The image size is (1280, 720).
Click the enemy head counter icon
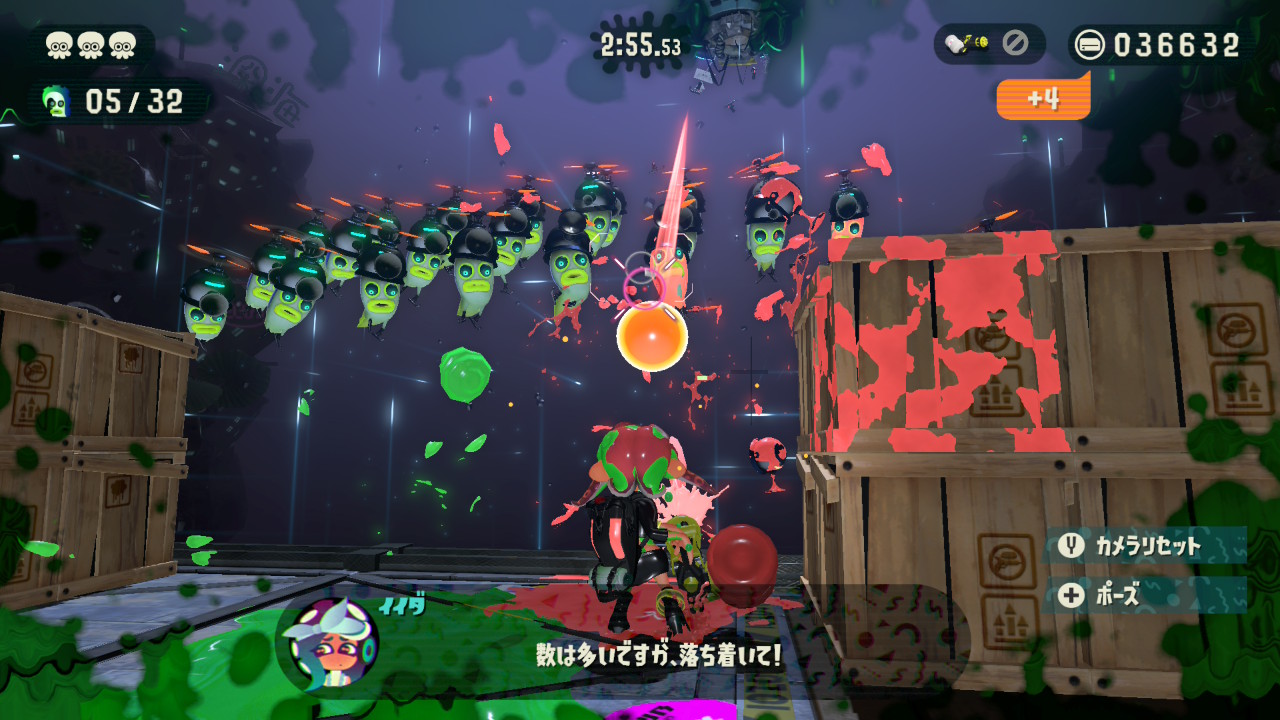(x=56, y=100)
